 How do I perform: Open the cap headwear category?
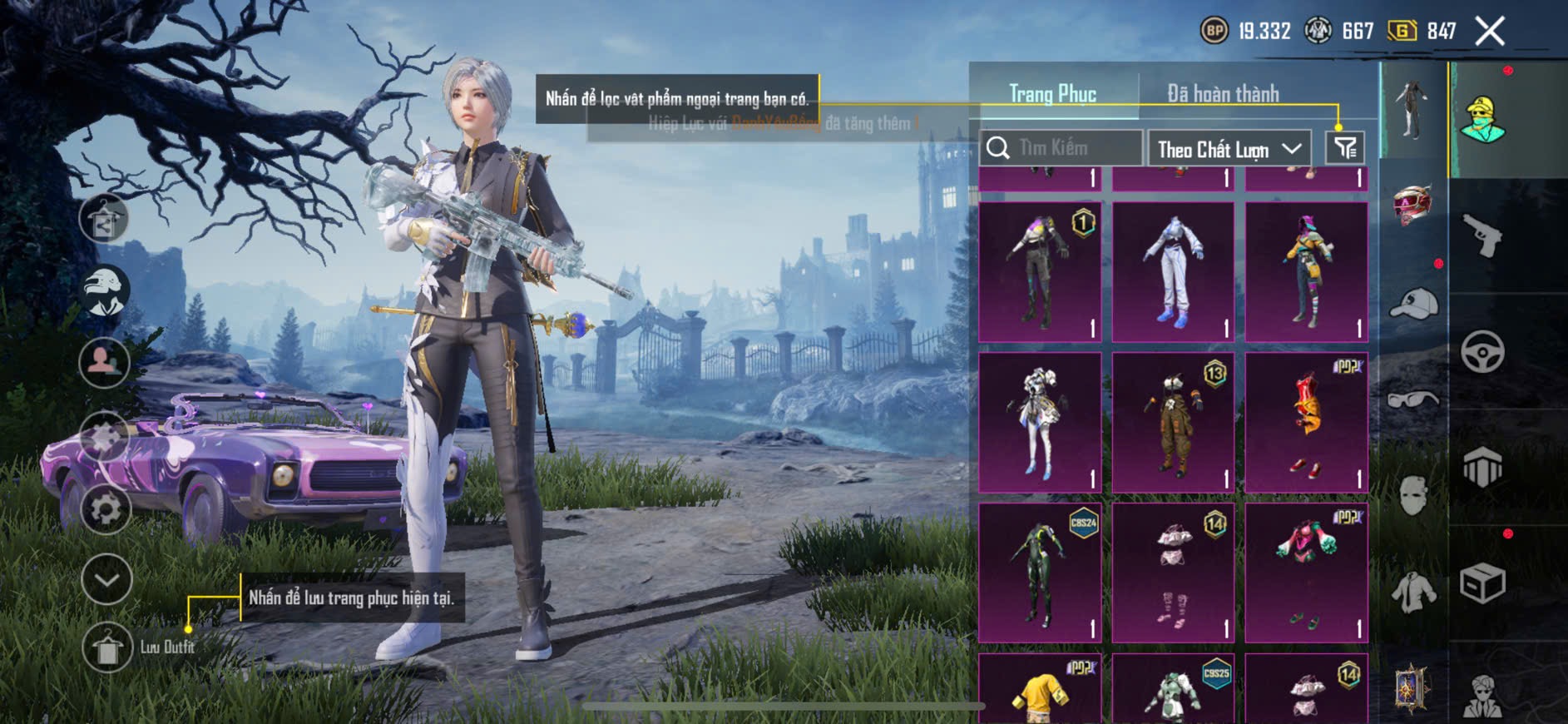pyautogui.click(x=1412, y=304)
